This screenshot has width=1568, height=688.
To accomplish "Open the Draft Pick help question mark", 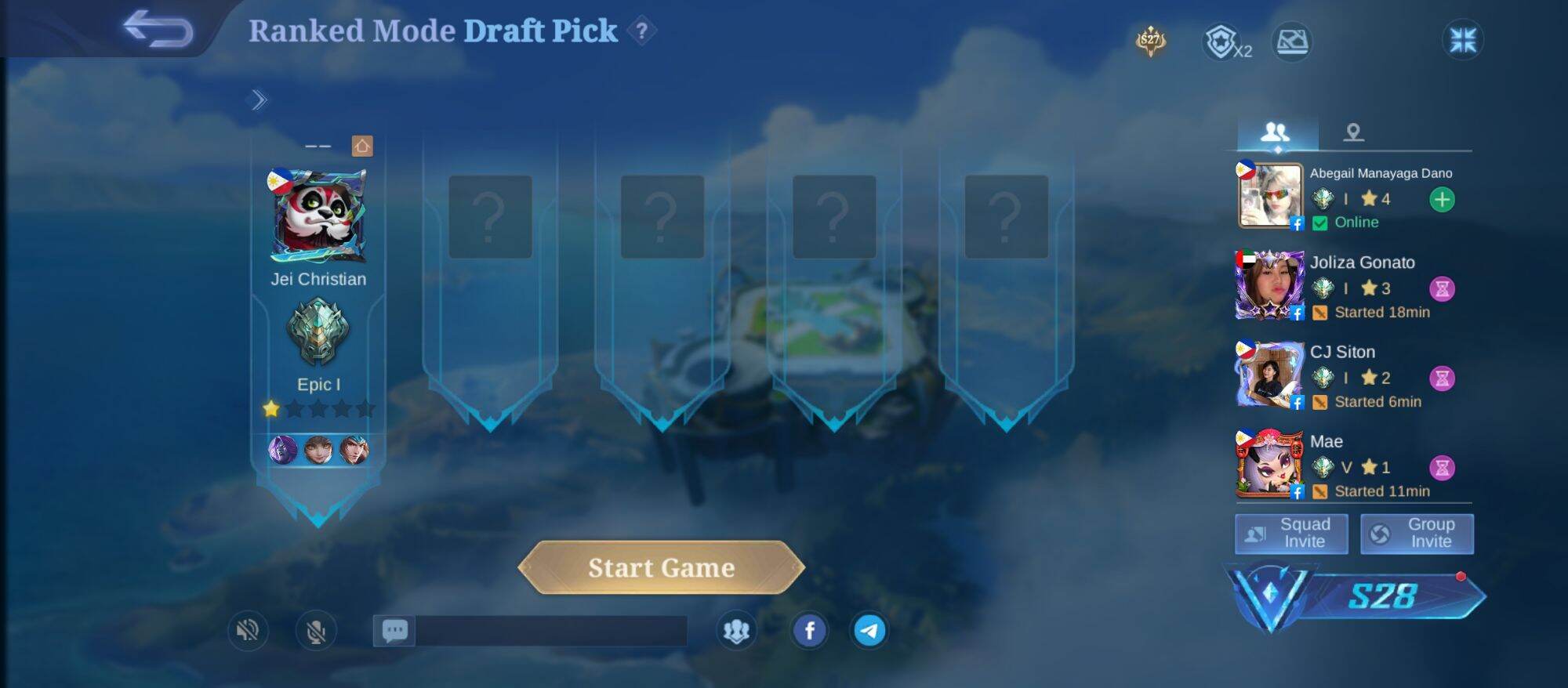I will pyautogui.click(x=642, y=31).
